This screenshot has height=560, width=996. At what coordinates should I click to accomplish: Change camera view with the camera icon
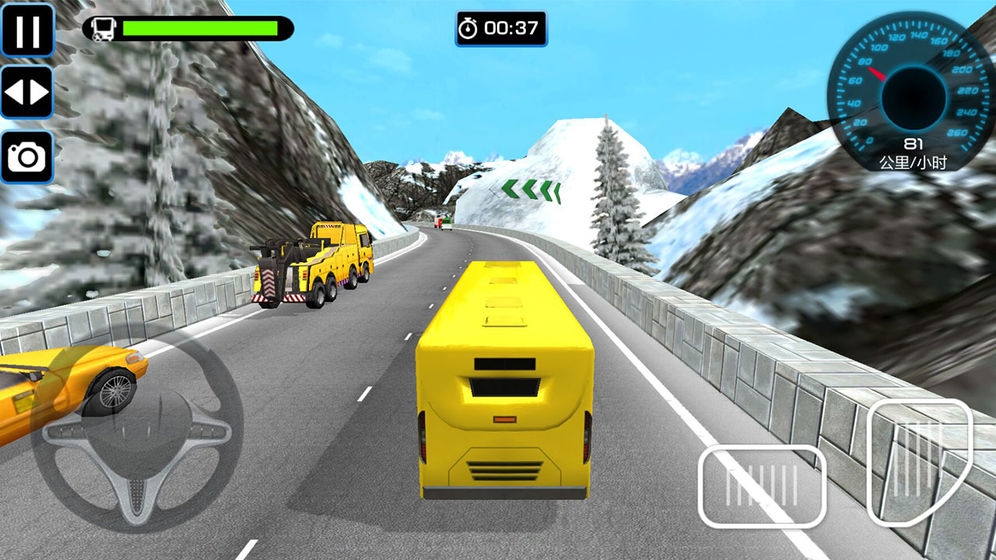(x=27, y=156)
